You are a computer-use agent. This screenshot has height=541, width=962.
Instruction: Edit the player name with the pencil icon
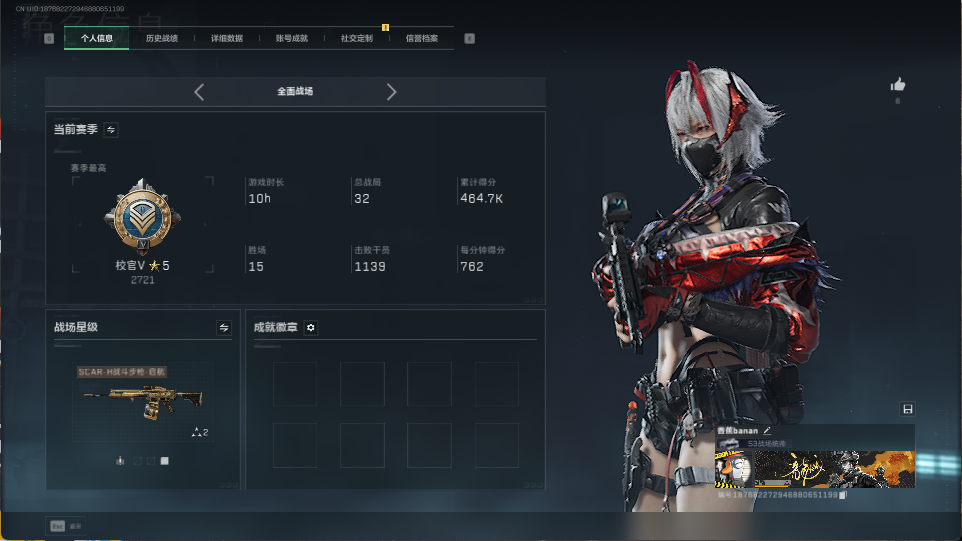(767, 430)
